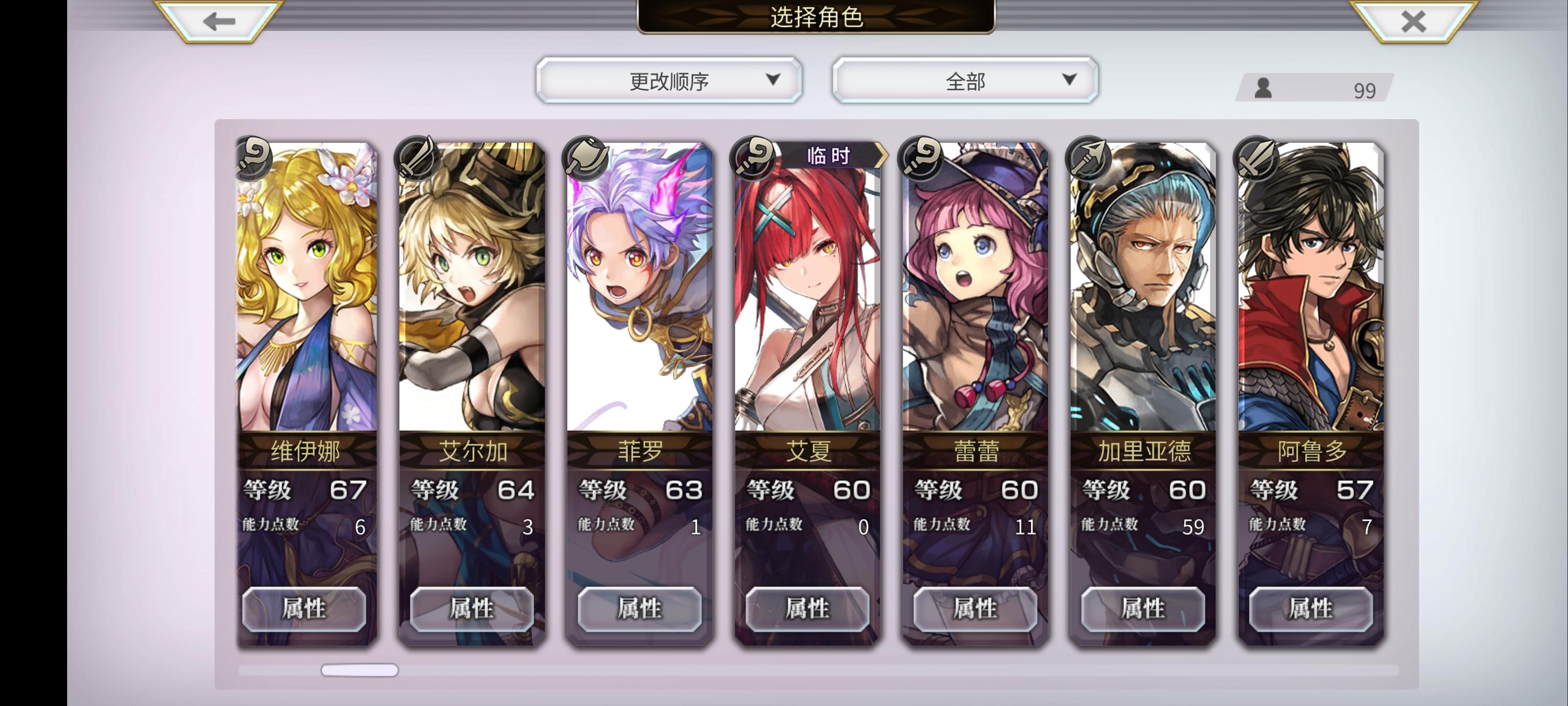This screenshot has height=706, width=1568.
Task: Open 属性 for 维伊娜
Action: point(305,608)
